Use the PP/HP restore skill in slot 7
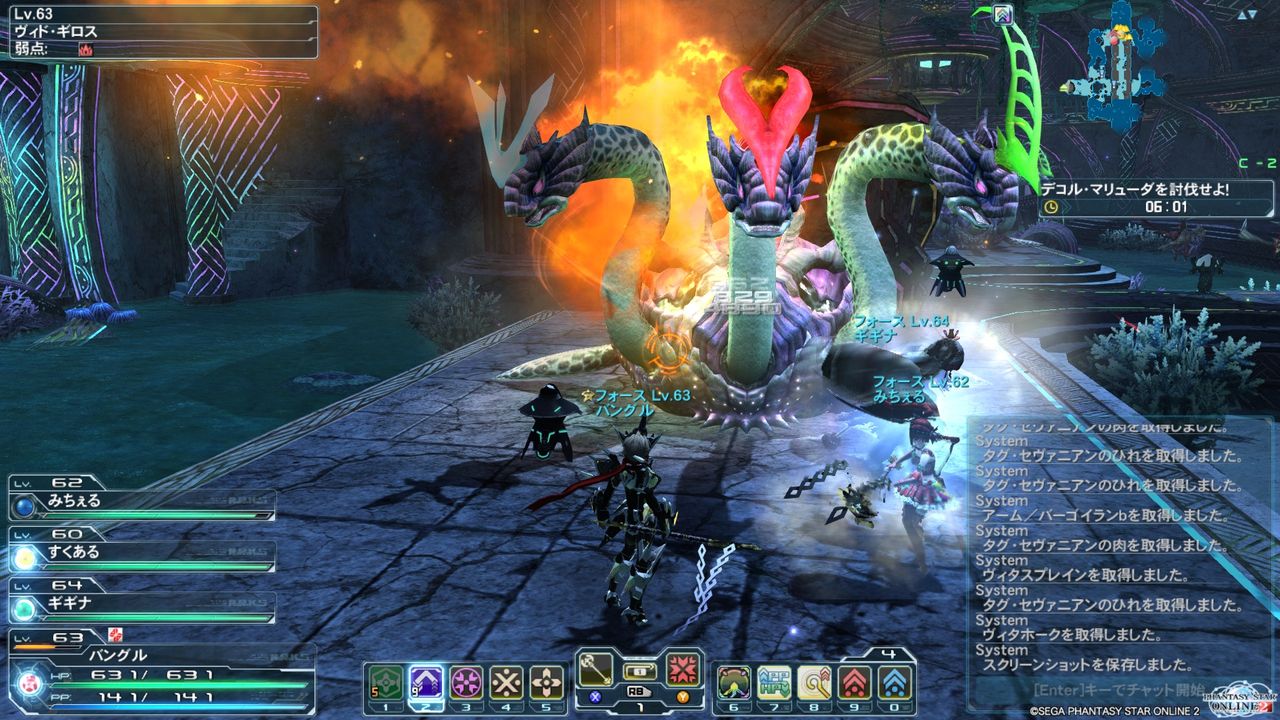The image size is (1280, 720). [x=774, y=682]
